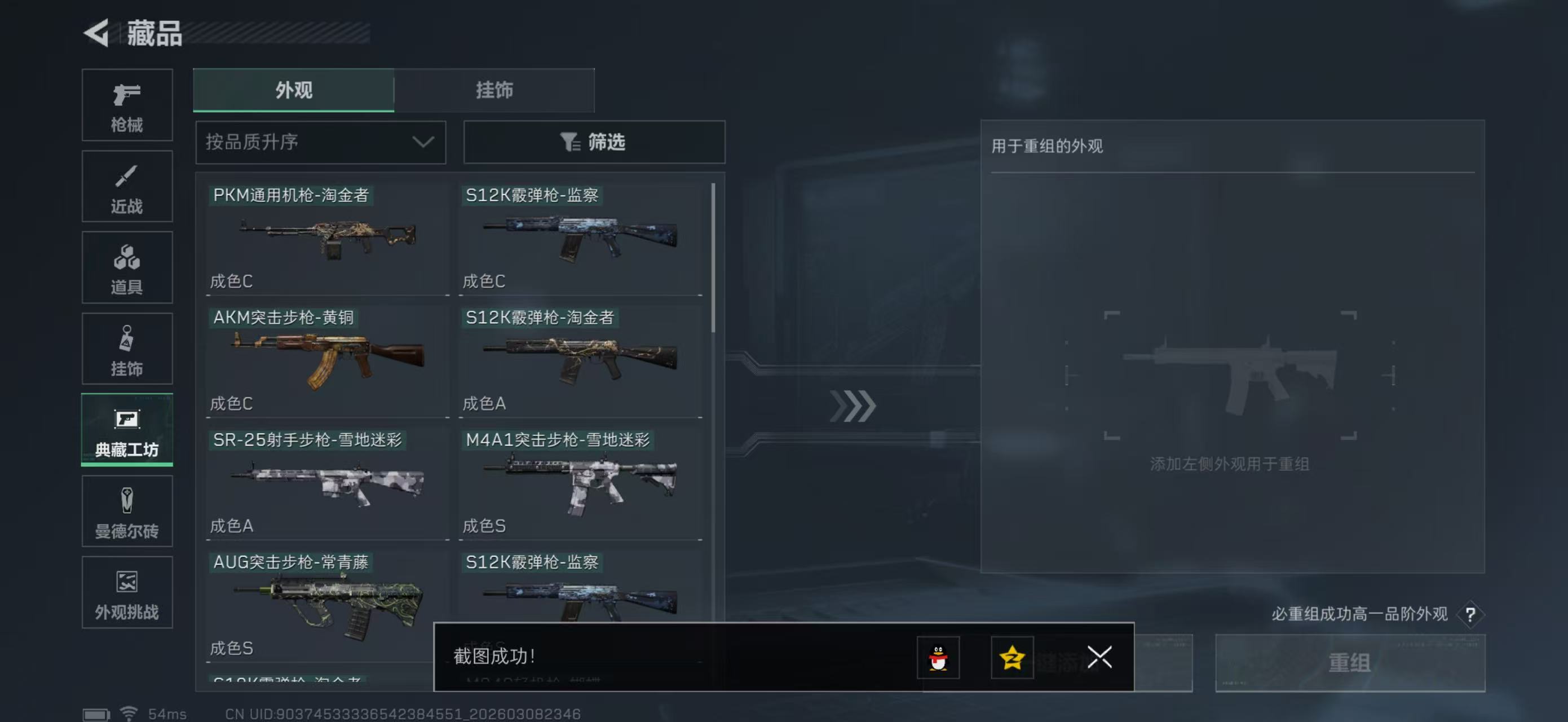Open the 筛选 filter options
Image resolution: width=1568 pixels, height=722 pixels.
point(594,142)
